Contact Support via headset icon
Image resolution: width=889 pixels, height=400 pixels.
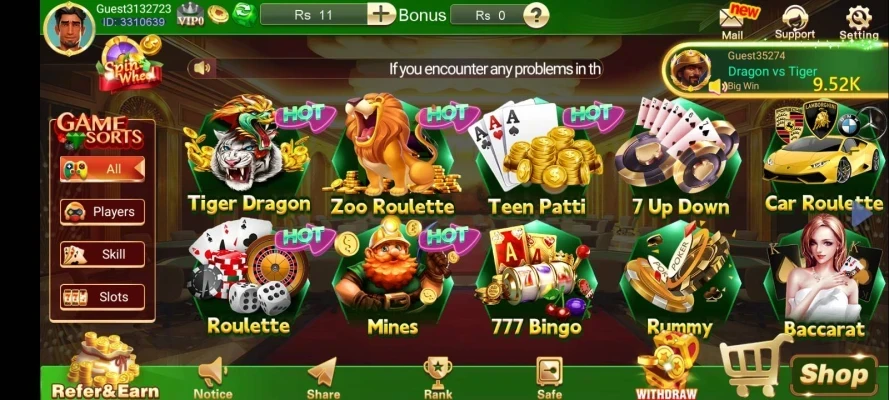pyautogui.click(x=795, y=22)
